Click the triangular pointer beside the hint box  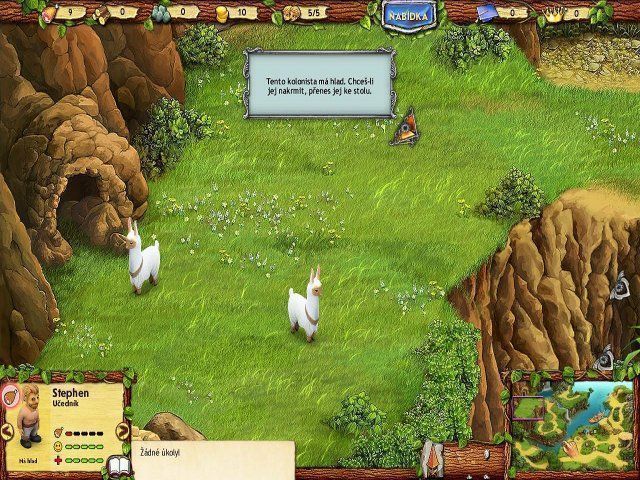(x=405, y=129)
